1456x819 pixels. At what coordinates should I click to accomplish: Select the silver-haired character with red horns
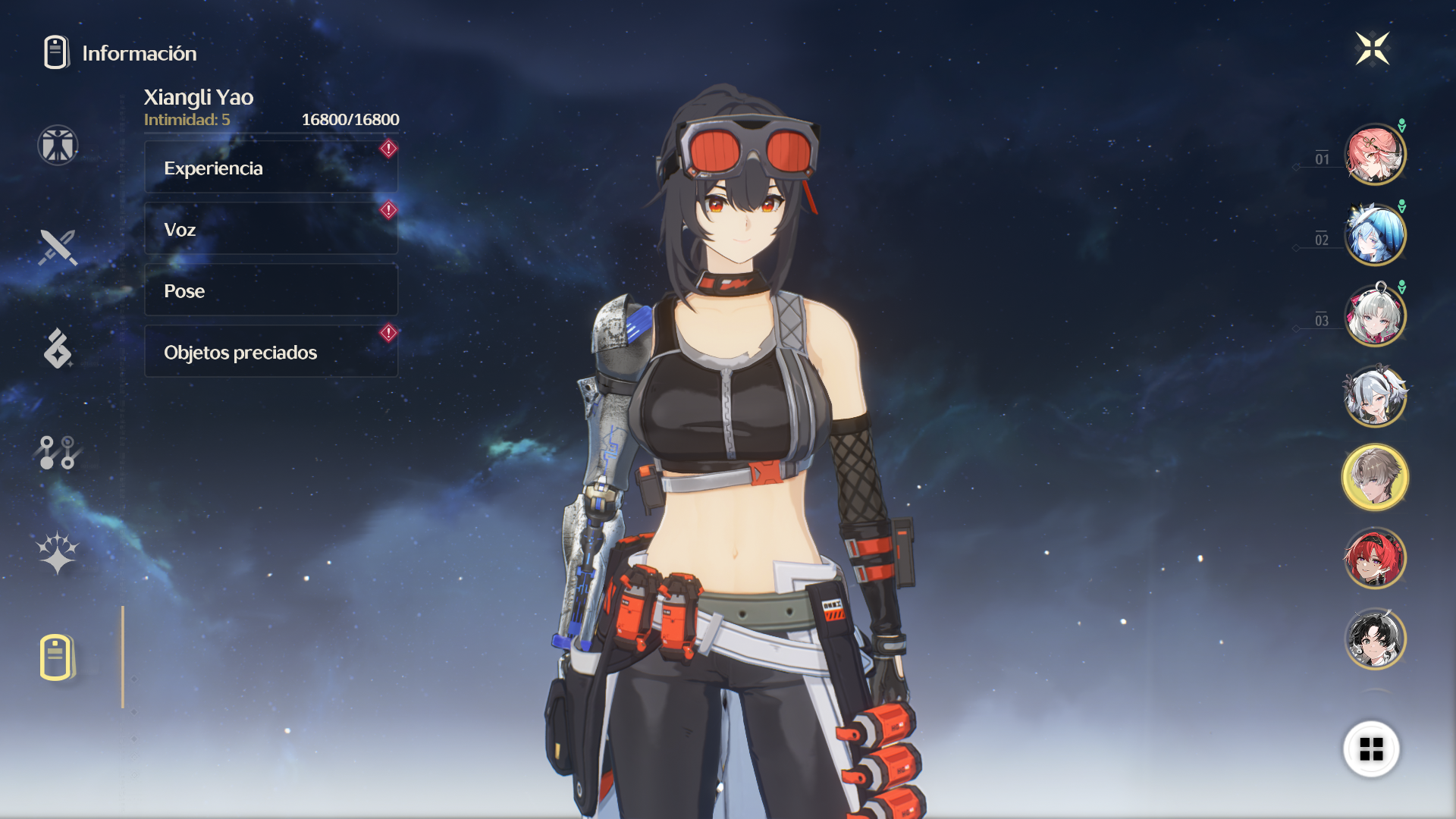pos(1375,396)
